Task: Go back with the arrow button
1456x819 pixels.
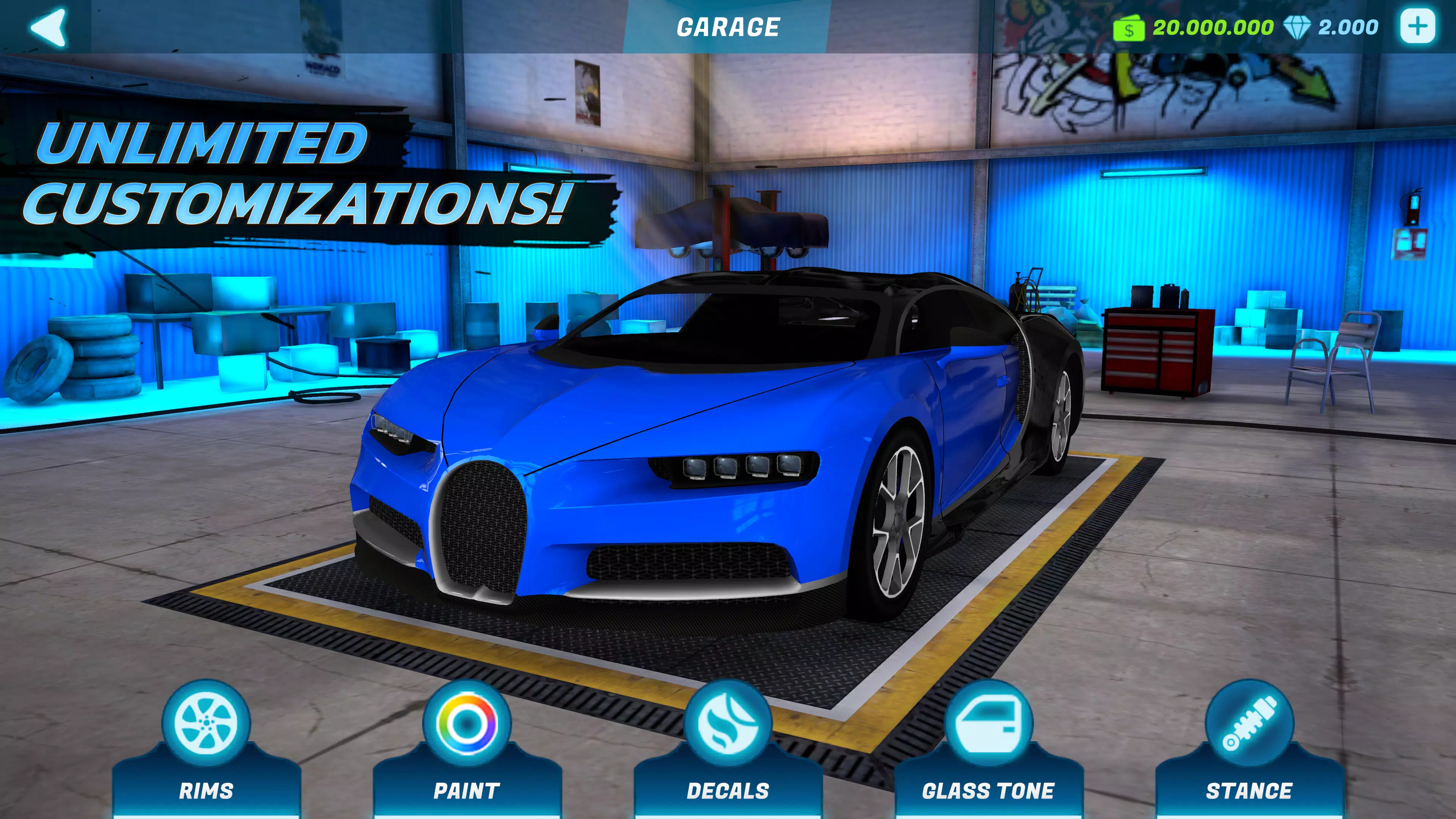Action: [49, 27]
